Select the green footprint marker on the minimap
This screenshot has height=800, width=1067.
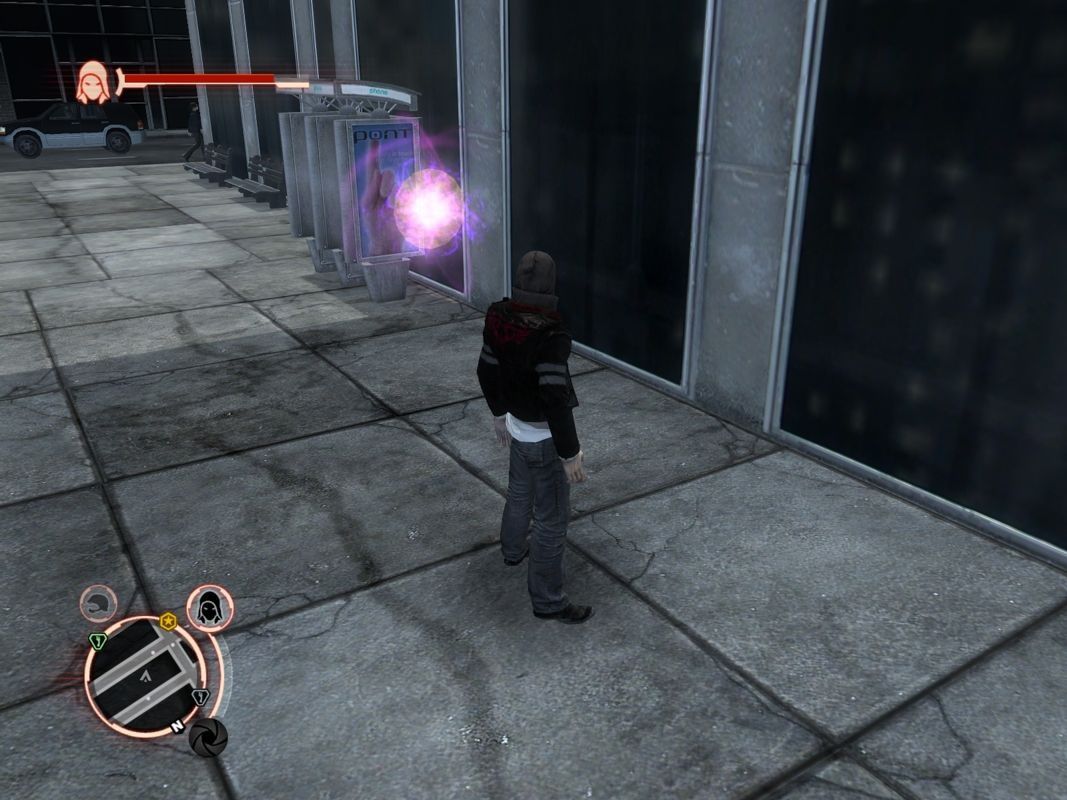point(98,641)
